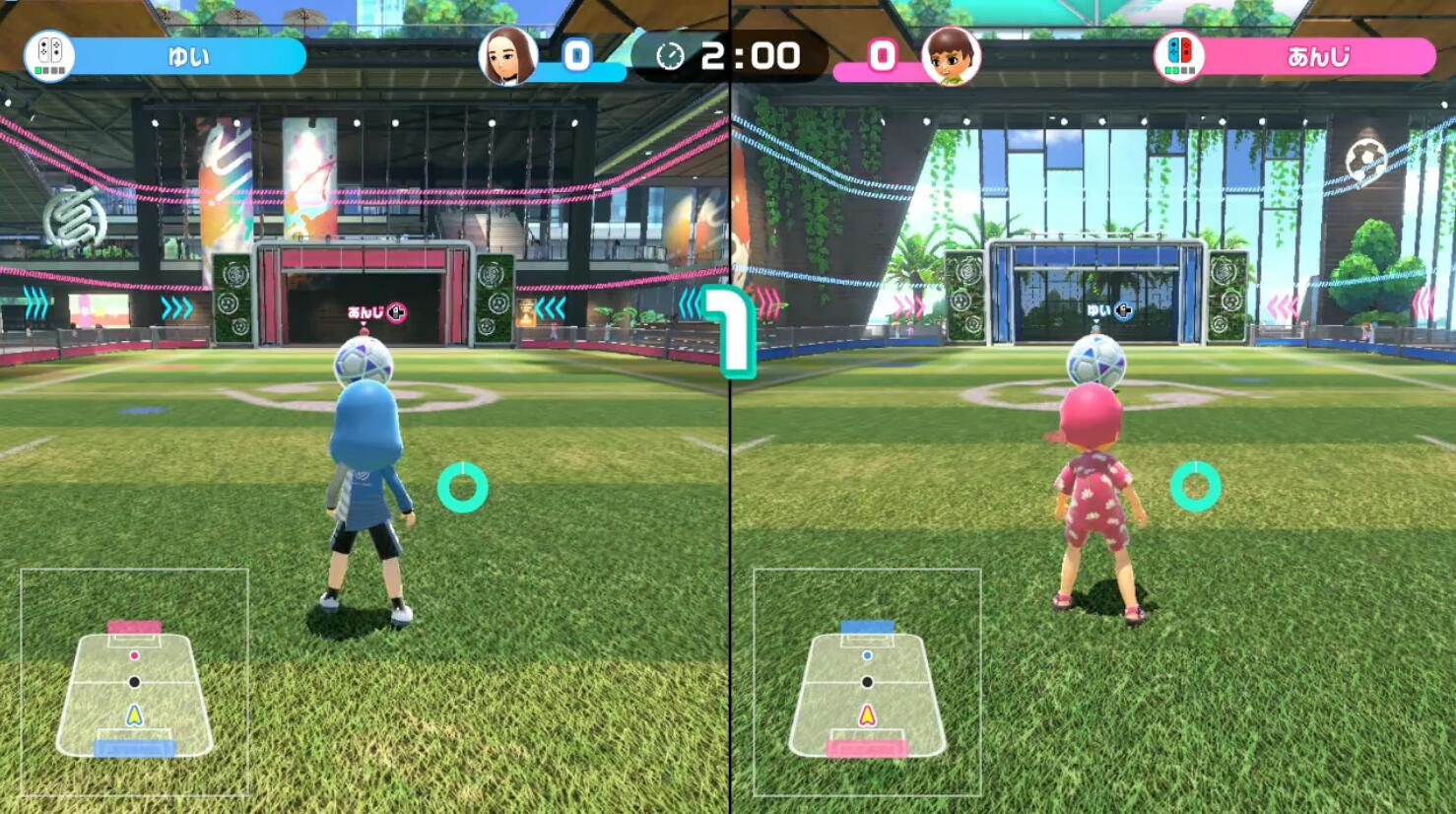
Task: Click the right player's field minimap
Action: point(867,682)
